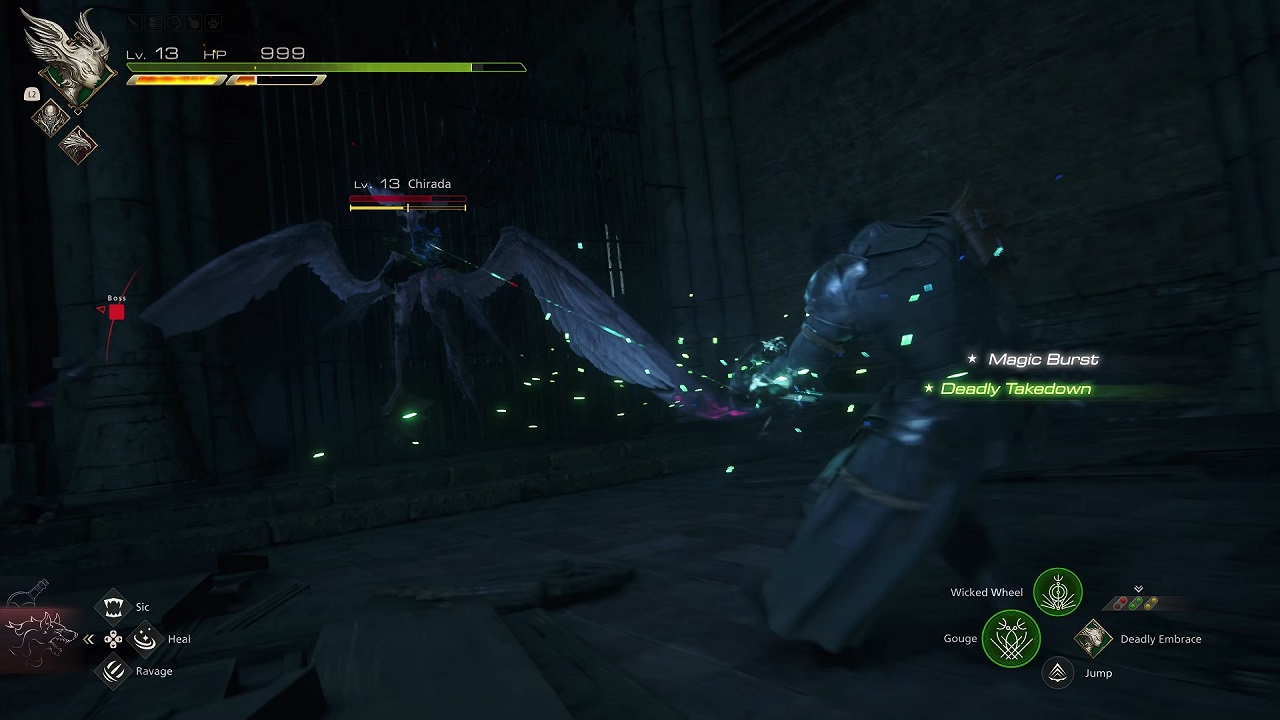
Task: Click the feather-wing Eikon ability diamond
Action: point(79,145)
